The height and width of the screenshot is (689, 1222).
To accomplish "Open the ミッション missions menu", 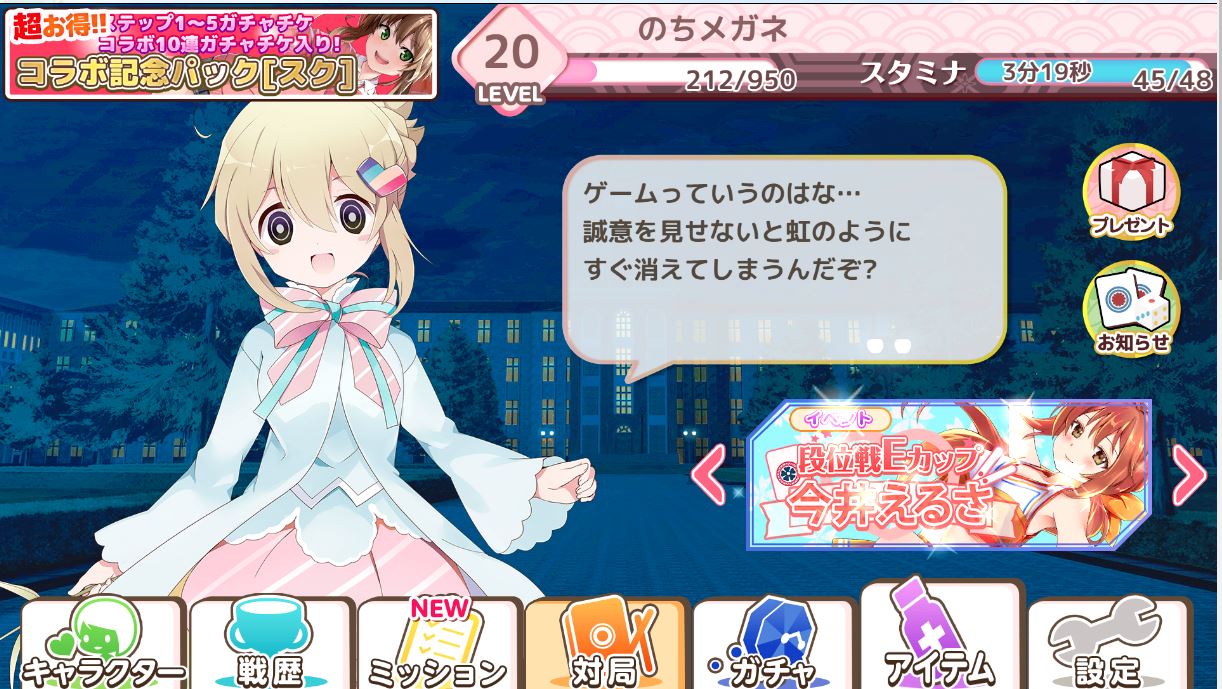I will [x=438, y=645].
